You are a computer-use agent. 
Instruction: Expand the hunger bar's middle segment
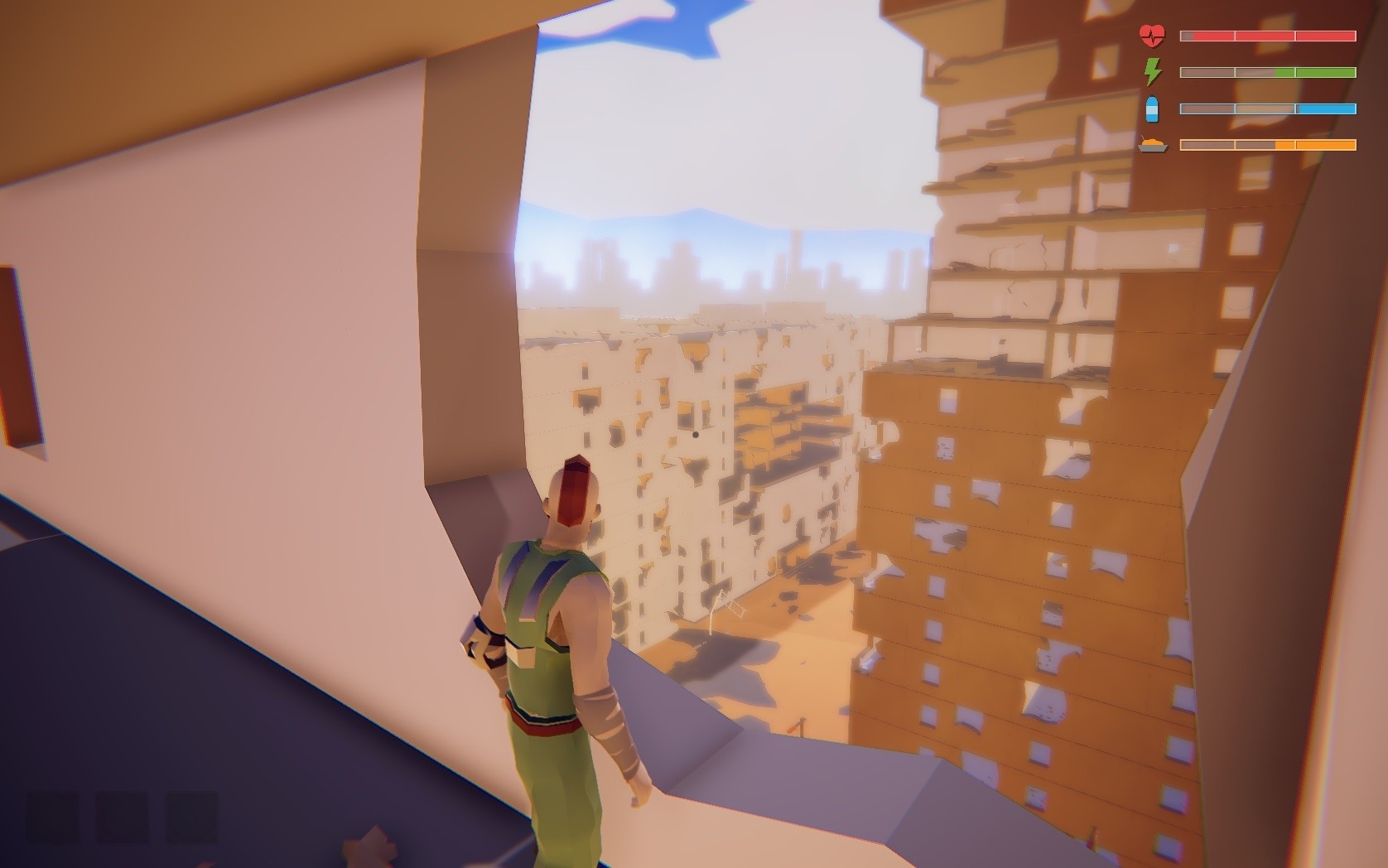coord(1265,144)
